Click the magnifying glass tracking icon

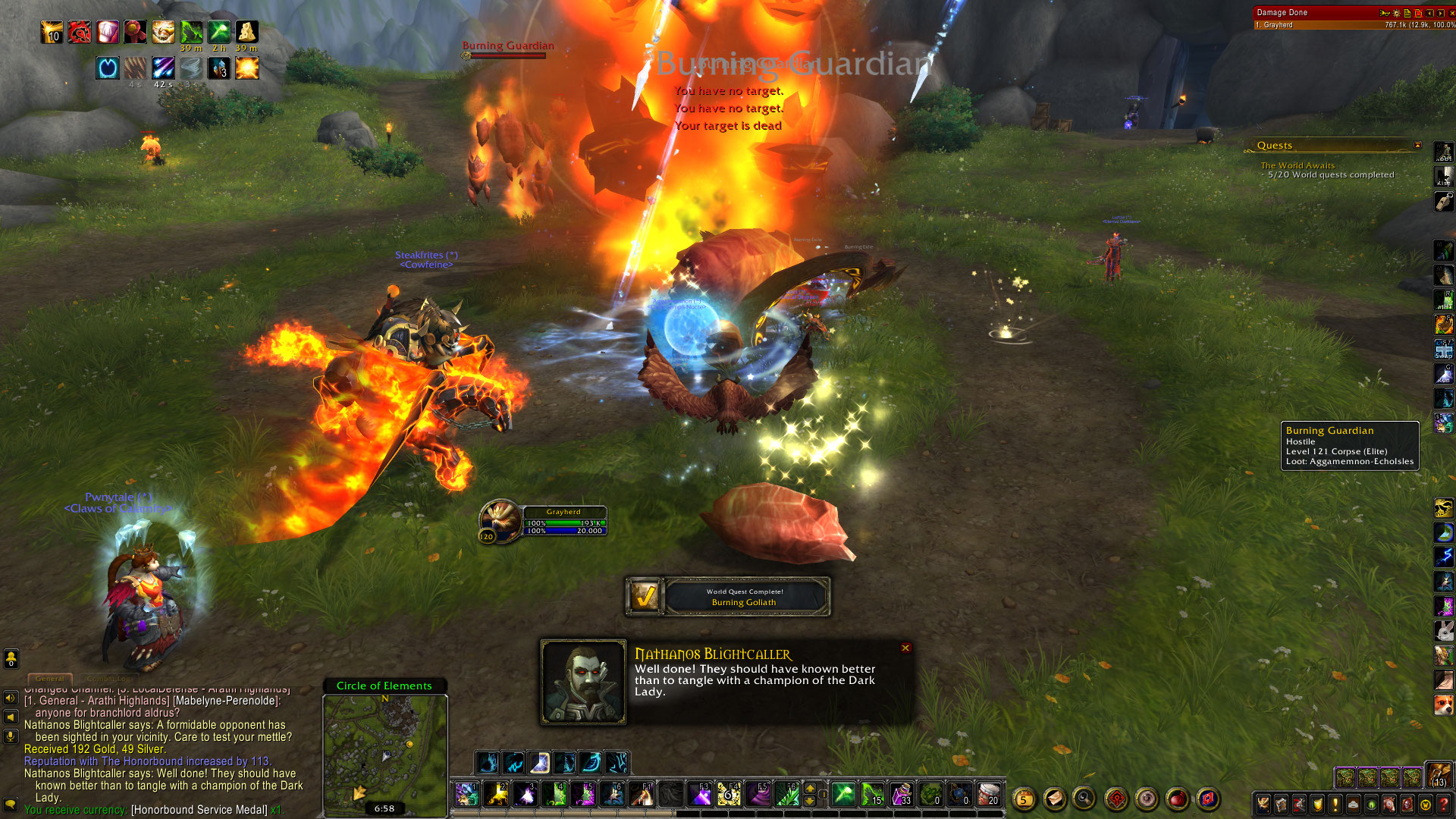pyautogui.click(x=1084, y=799)
